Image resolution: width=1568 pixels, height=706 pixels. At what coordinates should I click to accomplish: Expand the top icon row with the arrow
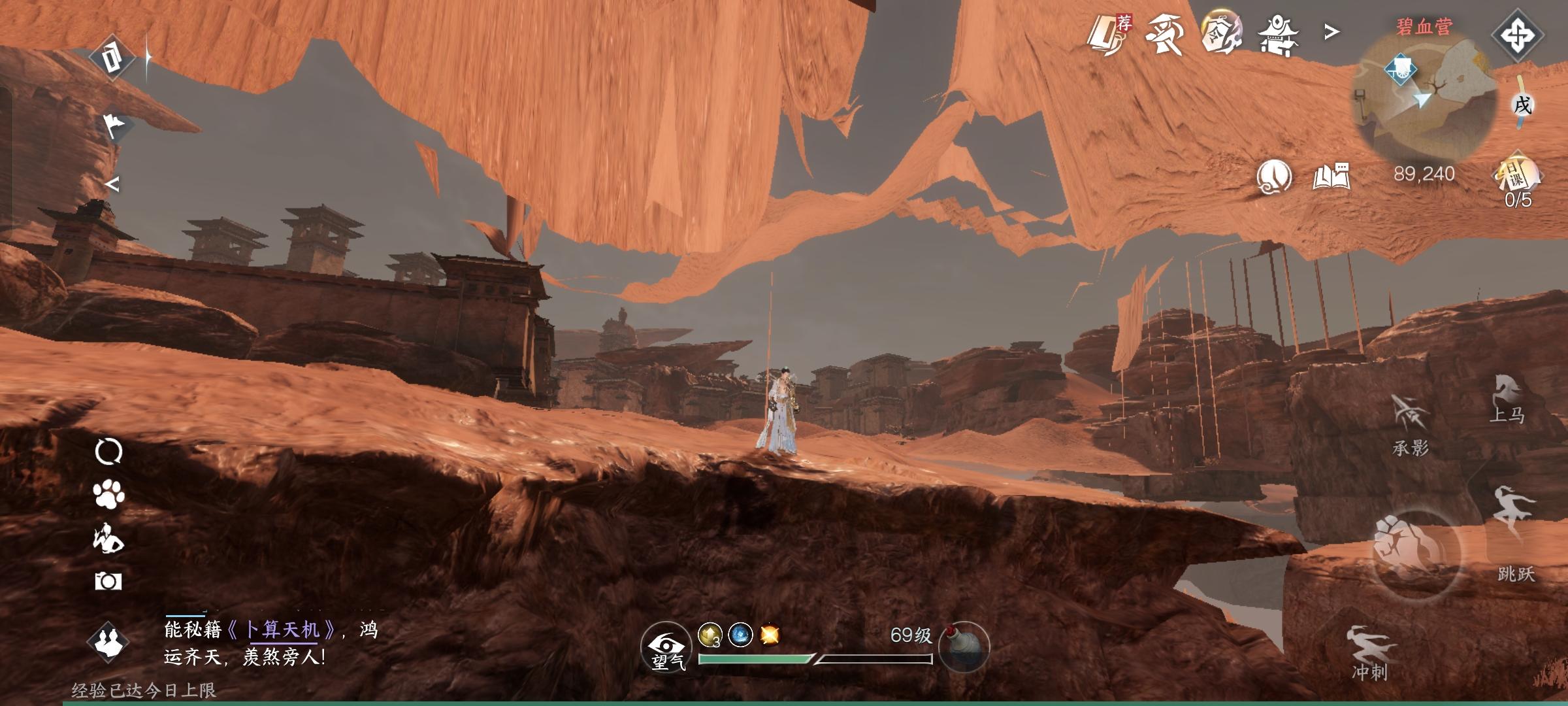[1331, 31]
